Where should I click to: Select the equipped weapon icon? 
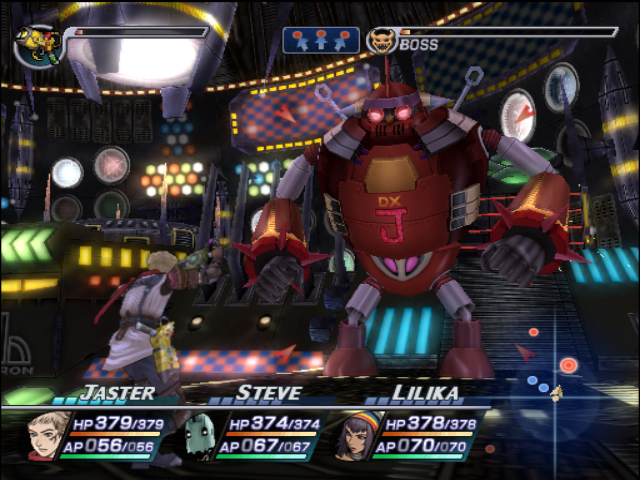pos(38,45)
